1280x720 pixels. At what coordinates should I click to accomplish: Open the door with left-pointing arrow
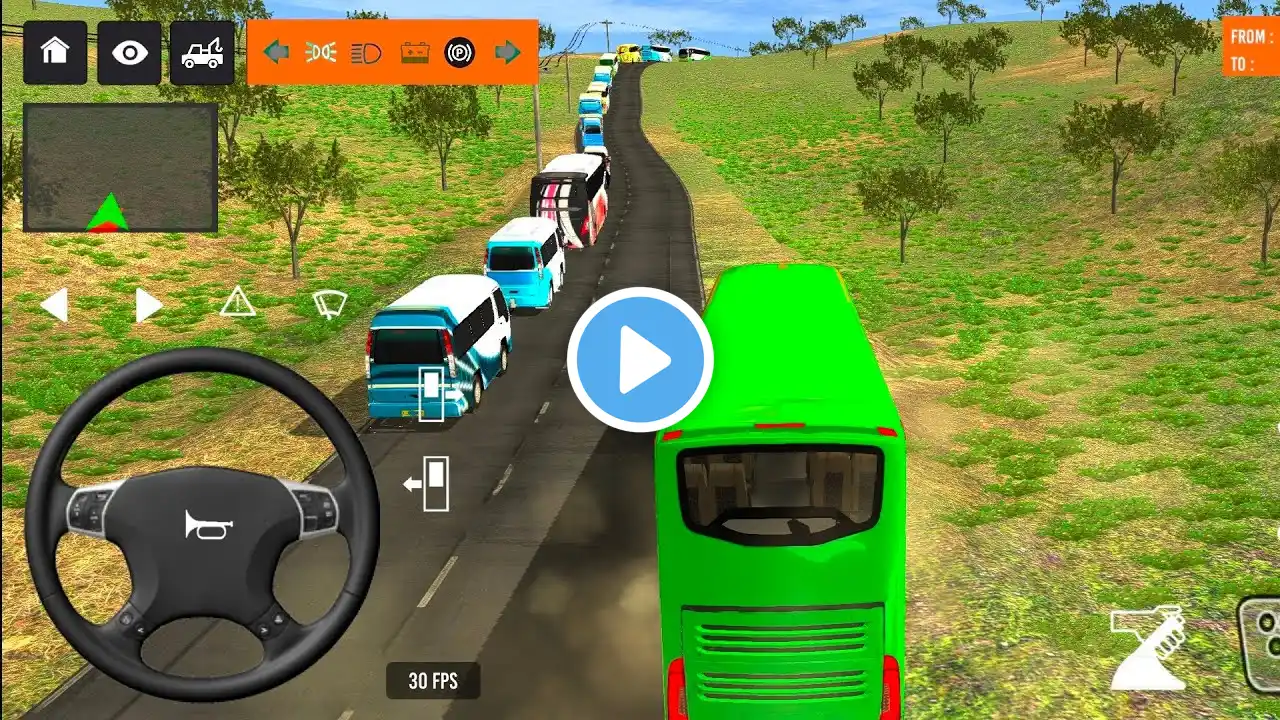[429, 484]
